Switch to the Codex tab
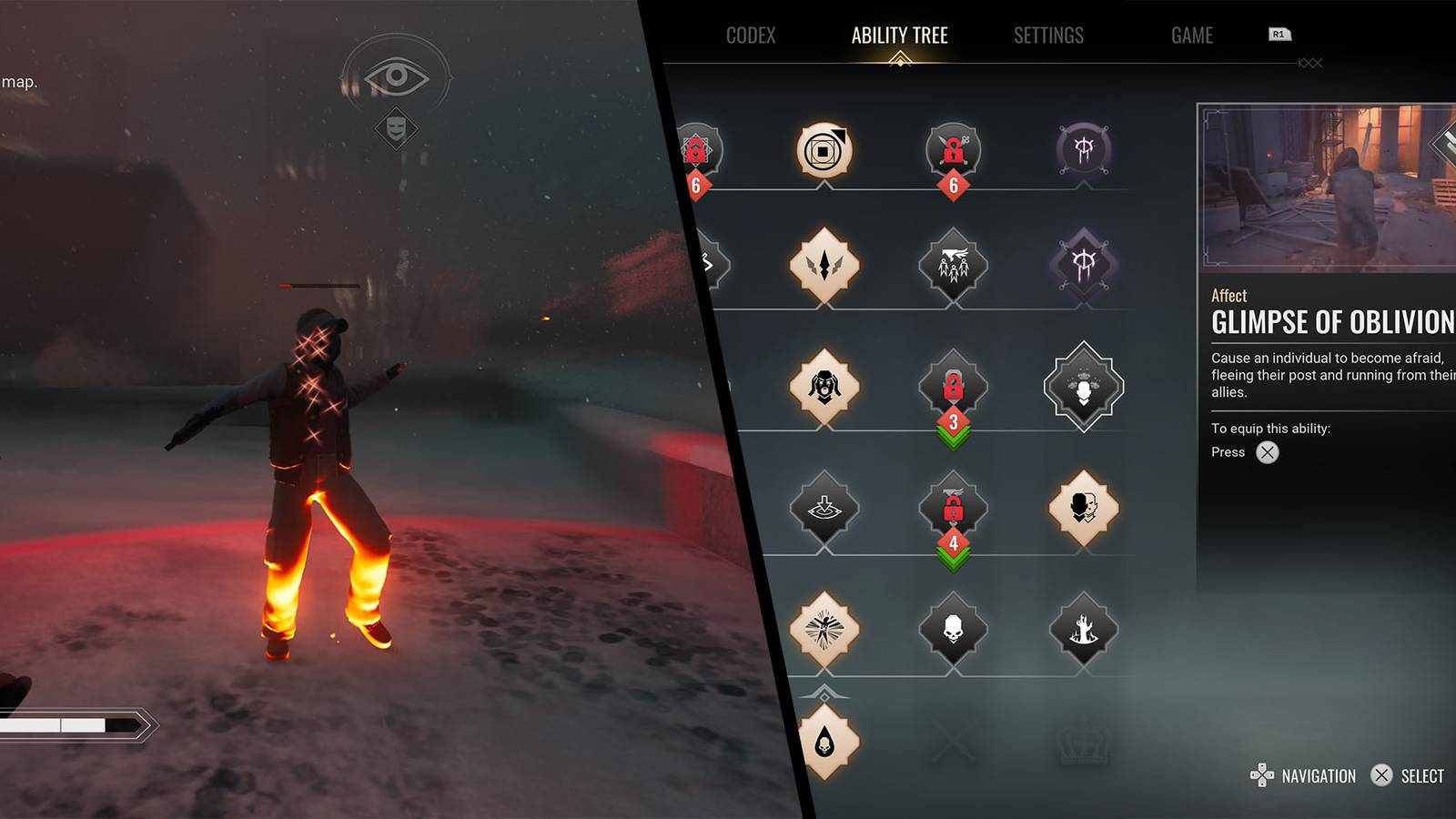This screenshot has height=819, width=1456. [x=751, y=36]
